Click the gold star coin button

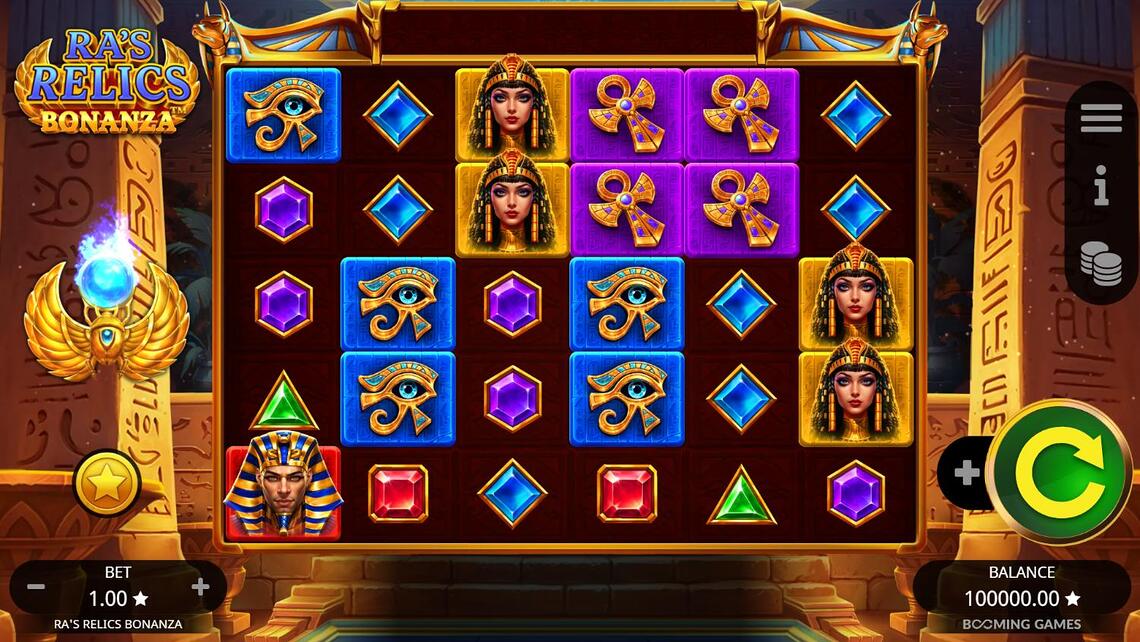pos(107,484)
